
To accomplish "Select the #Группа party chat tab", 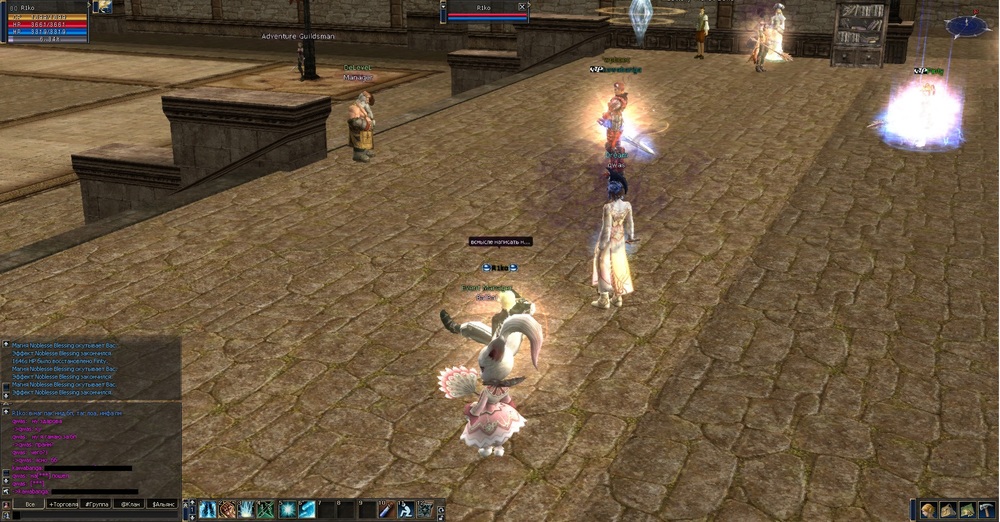I will (x=97, y=504).
